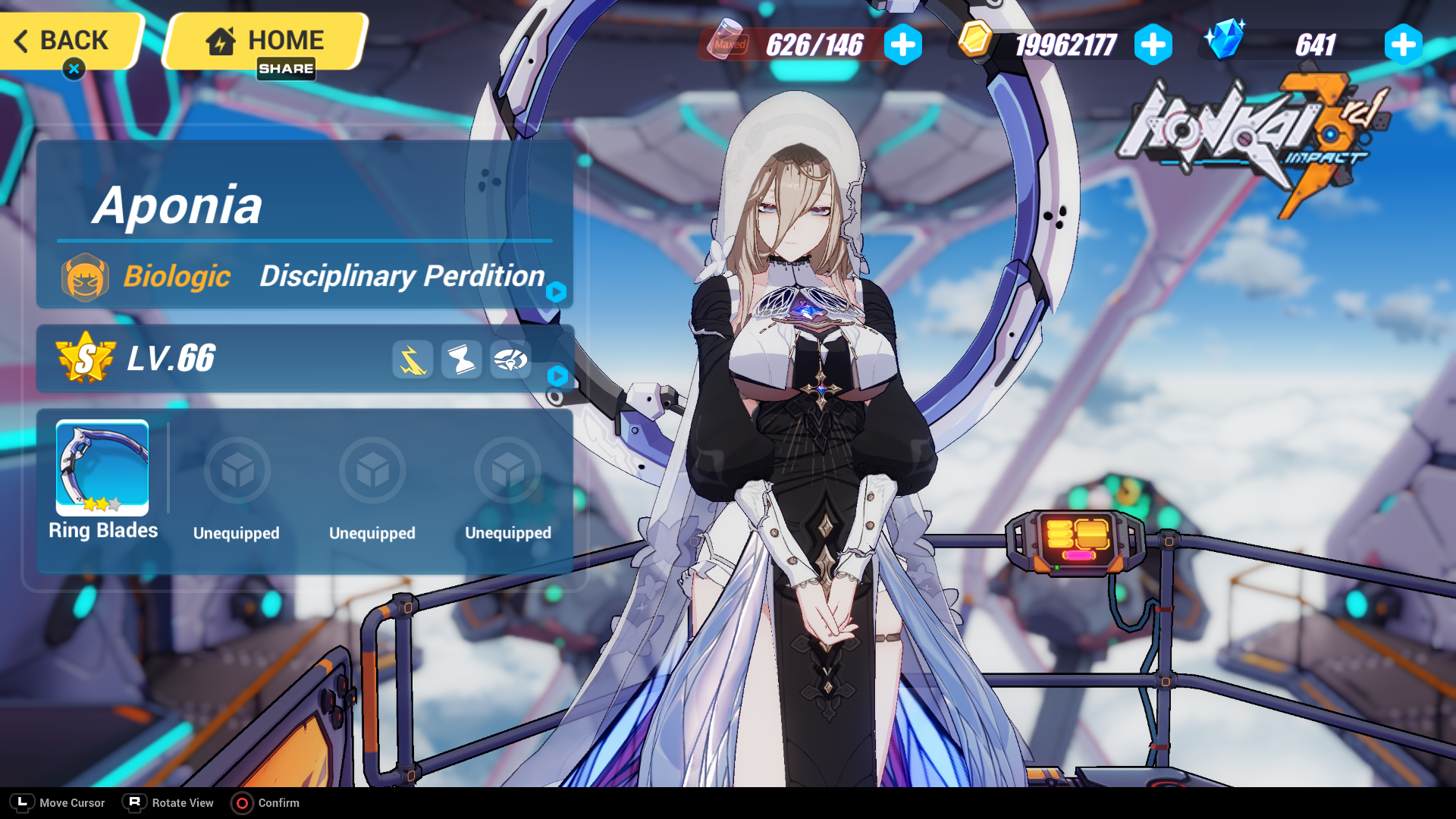
Task: Click the Biologic type emblem icon
Action: click(86, 277)
